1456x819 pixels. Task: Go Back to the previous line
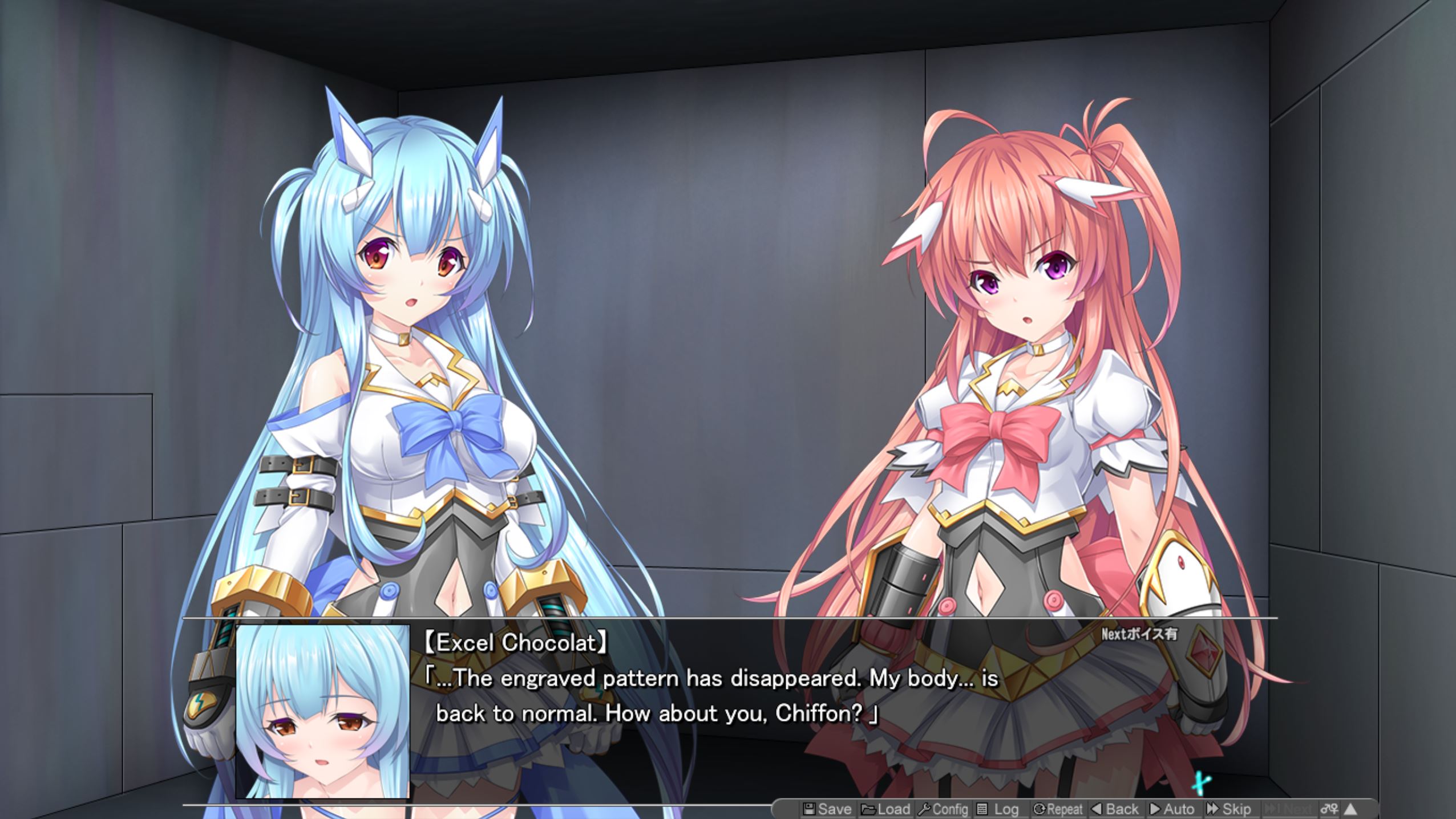tap(1115, 809)
